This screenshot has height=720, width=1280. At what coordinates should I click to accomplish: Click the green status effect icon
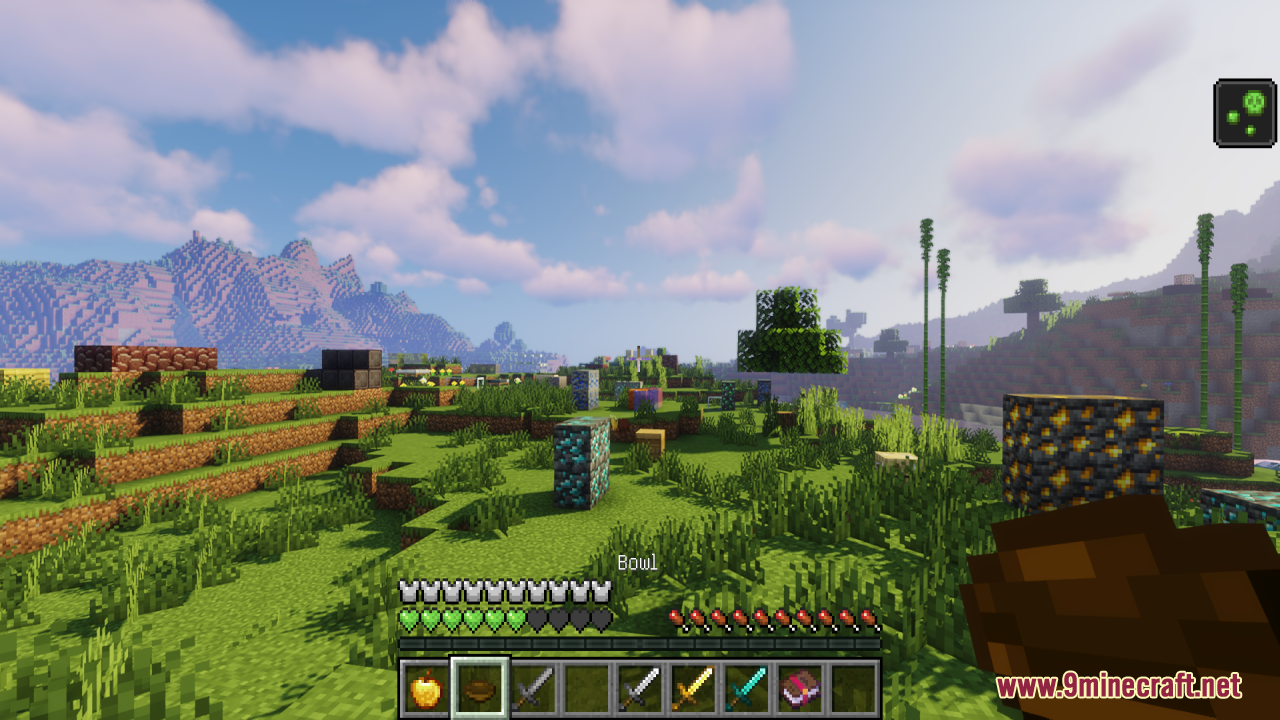pyautogui.click(x=1245, y=113)
